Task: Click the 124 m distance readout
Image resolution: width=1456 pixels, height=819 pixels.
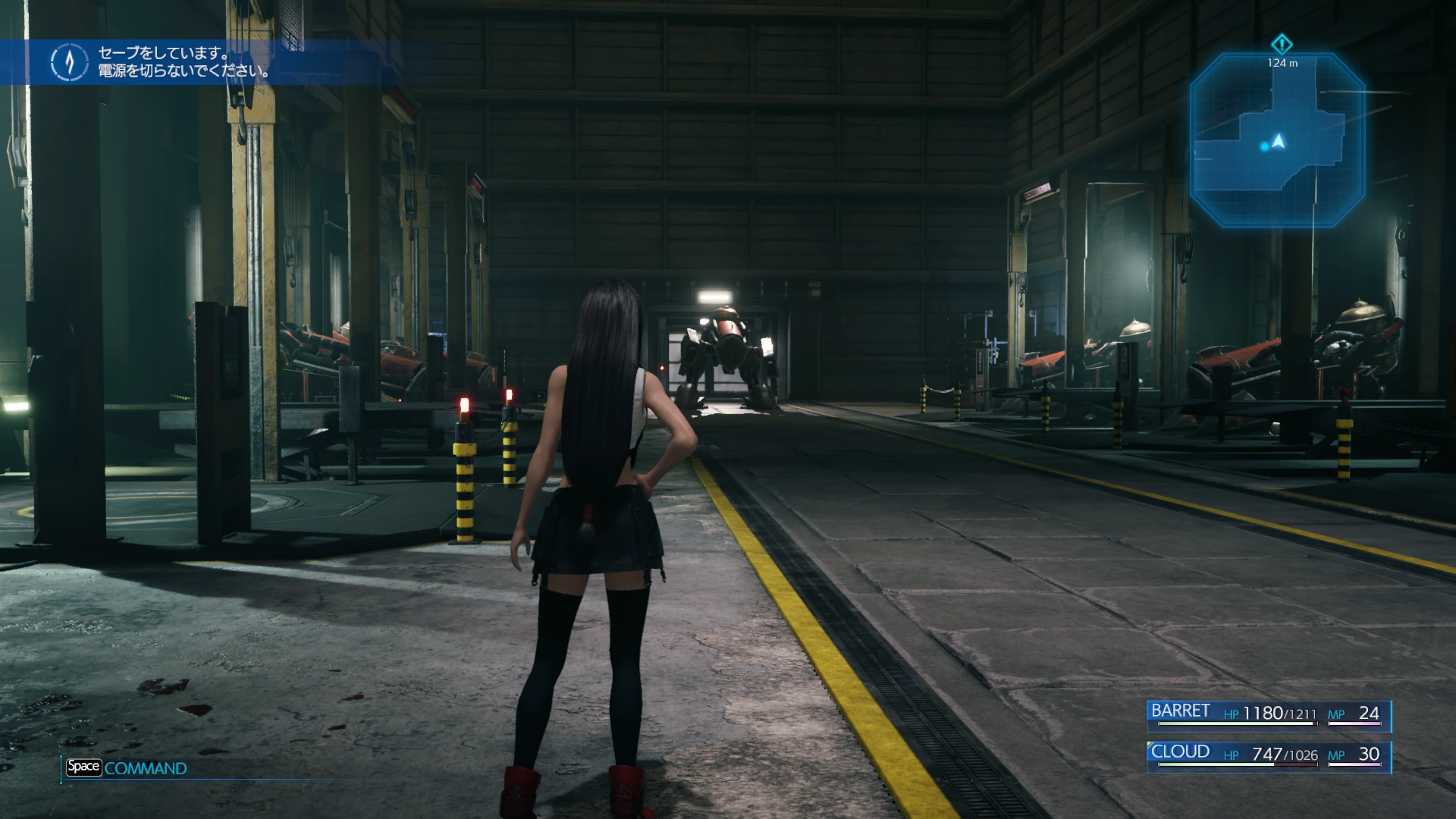Action: 1282,63
